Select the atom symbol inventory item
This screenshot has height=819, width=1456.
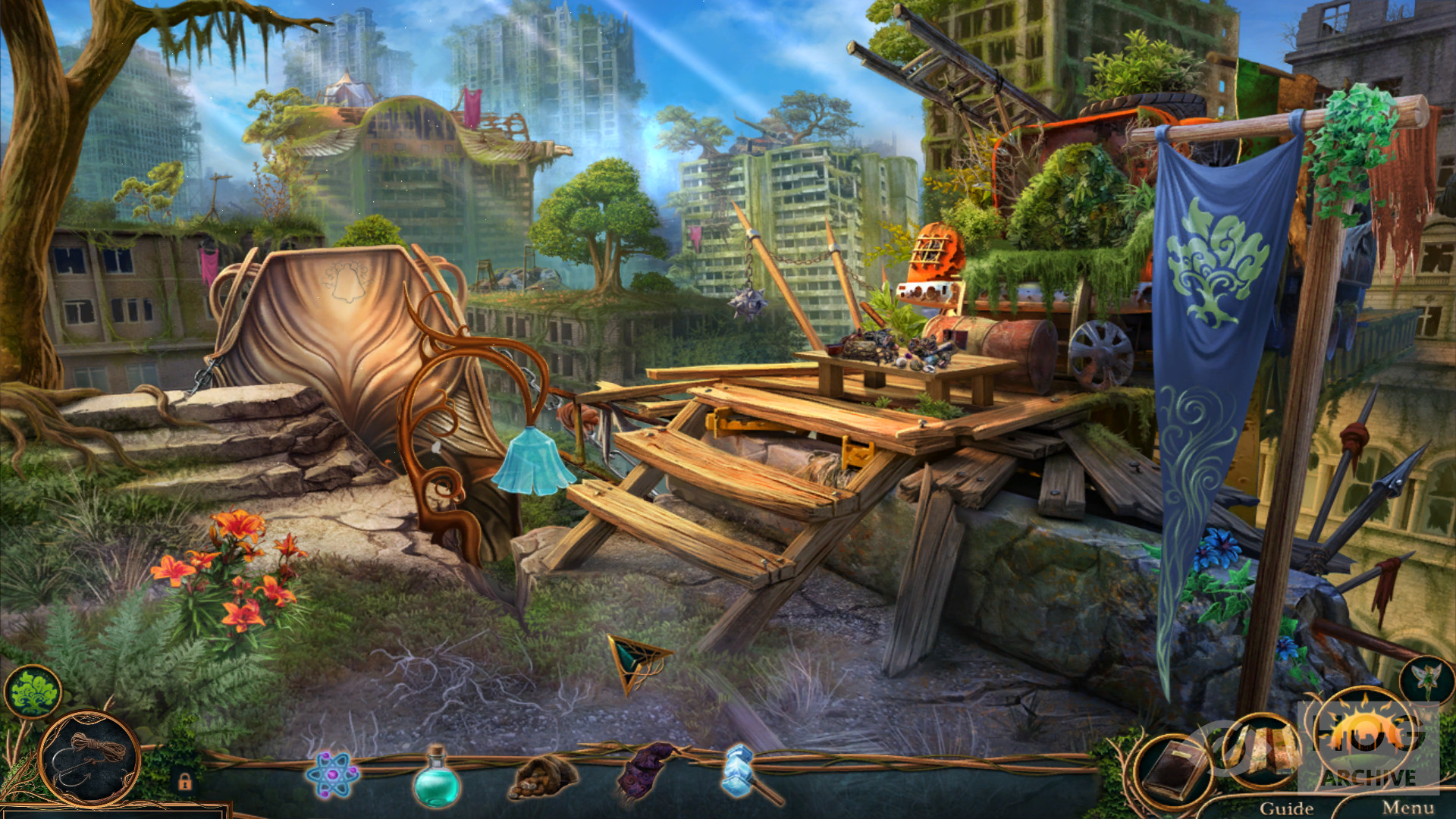[331, 775]
